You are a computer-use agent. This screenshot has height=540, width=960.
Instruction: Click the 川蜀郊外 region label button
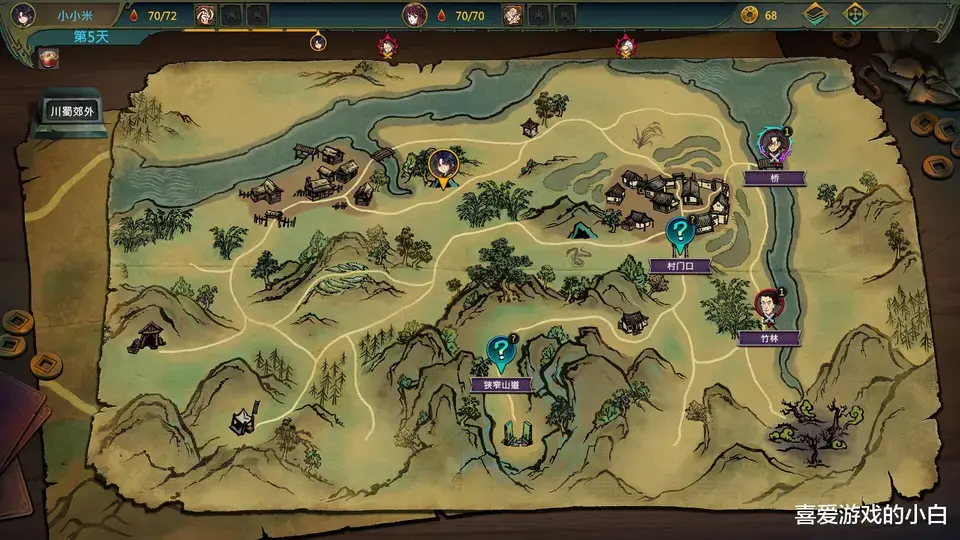click(x=73, y=112)
